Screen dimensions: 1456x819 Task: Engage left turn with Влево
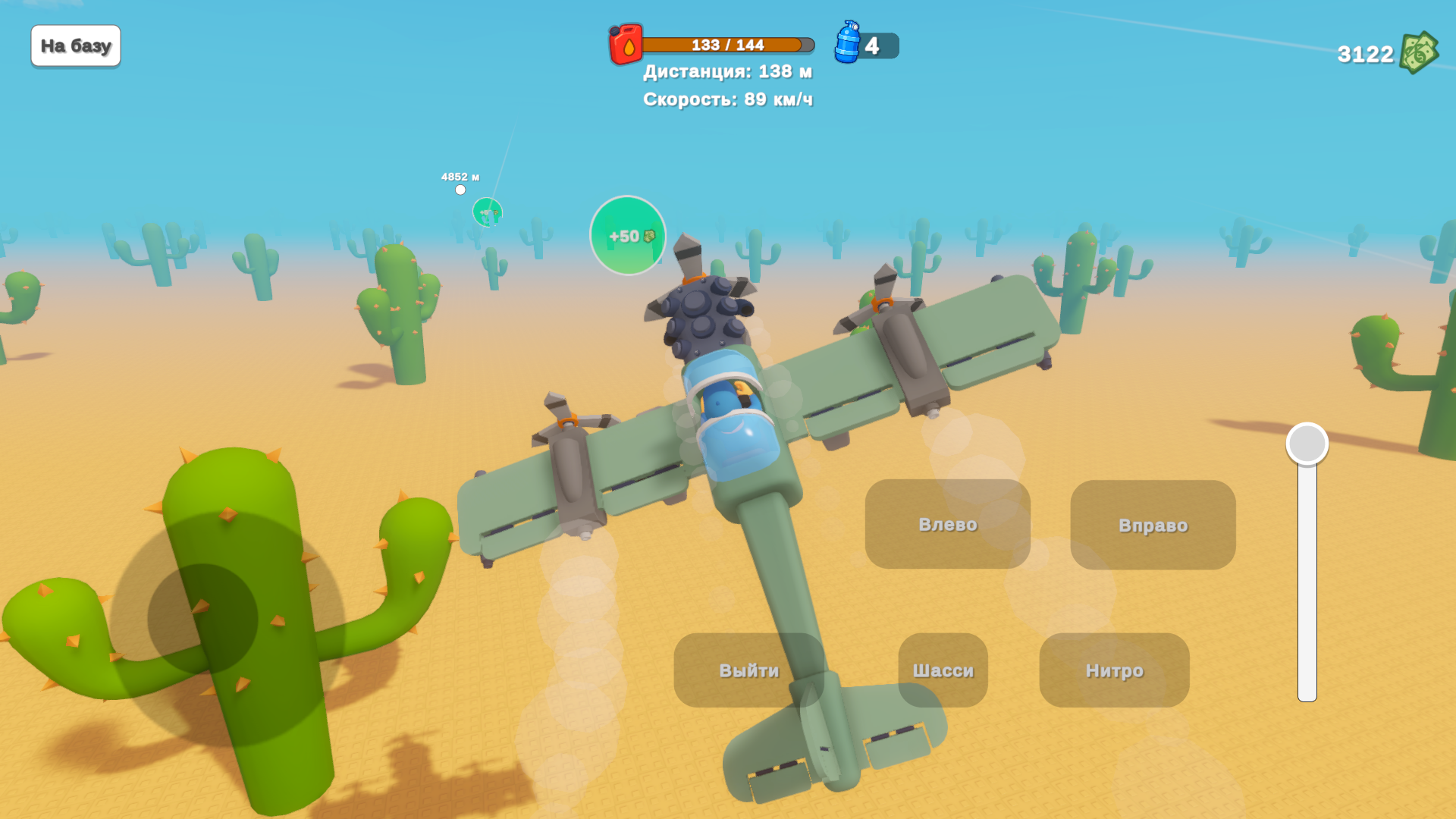tap(947, 525)
